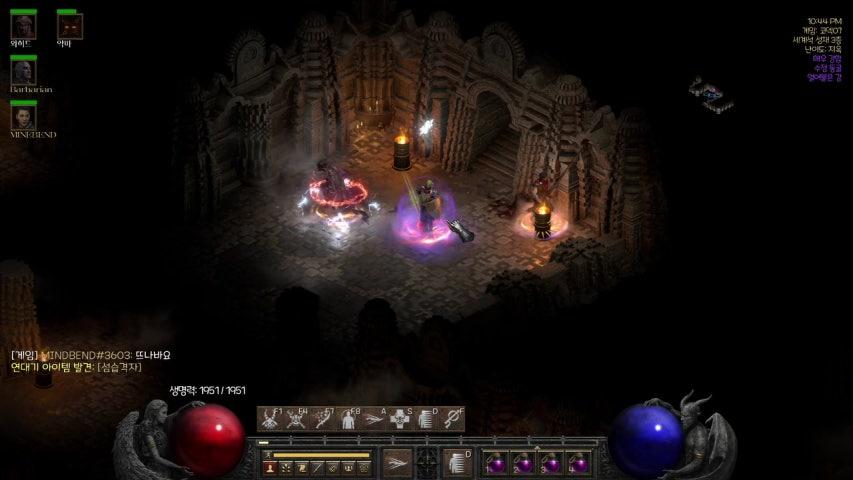Select the 악마 summon portrait

tap(68, 26)
